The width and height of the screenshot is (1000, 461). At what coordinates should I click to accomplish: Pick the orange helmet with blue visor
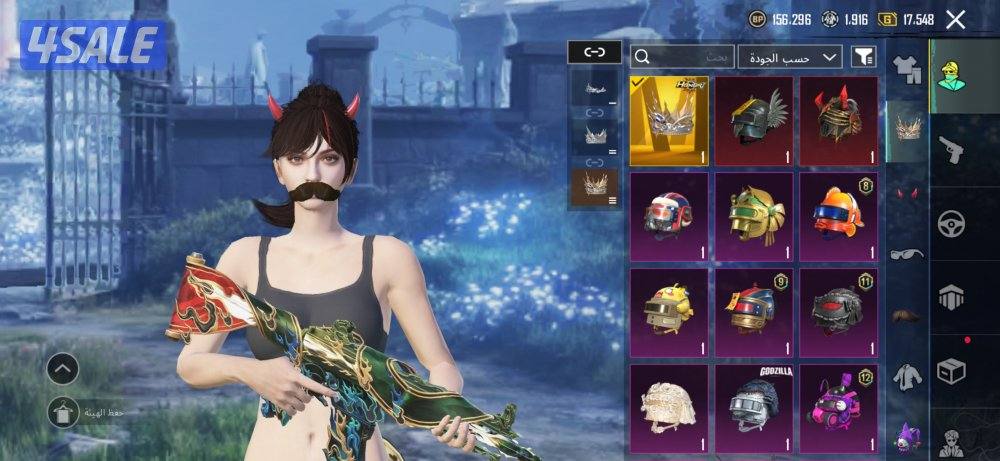(838, 215)
